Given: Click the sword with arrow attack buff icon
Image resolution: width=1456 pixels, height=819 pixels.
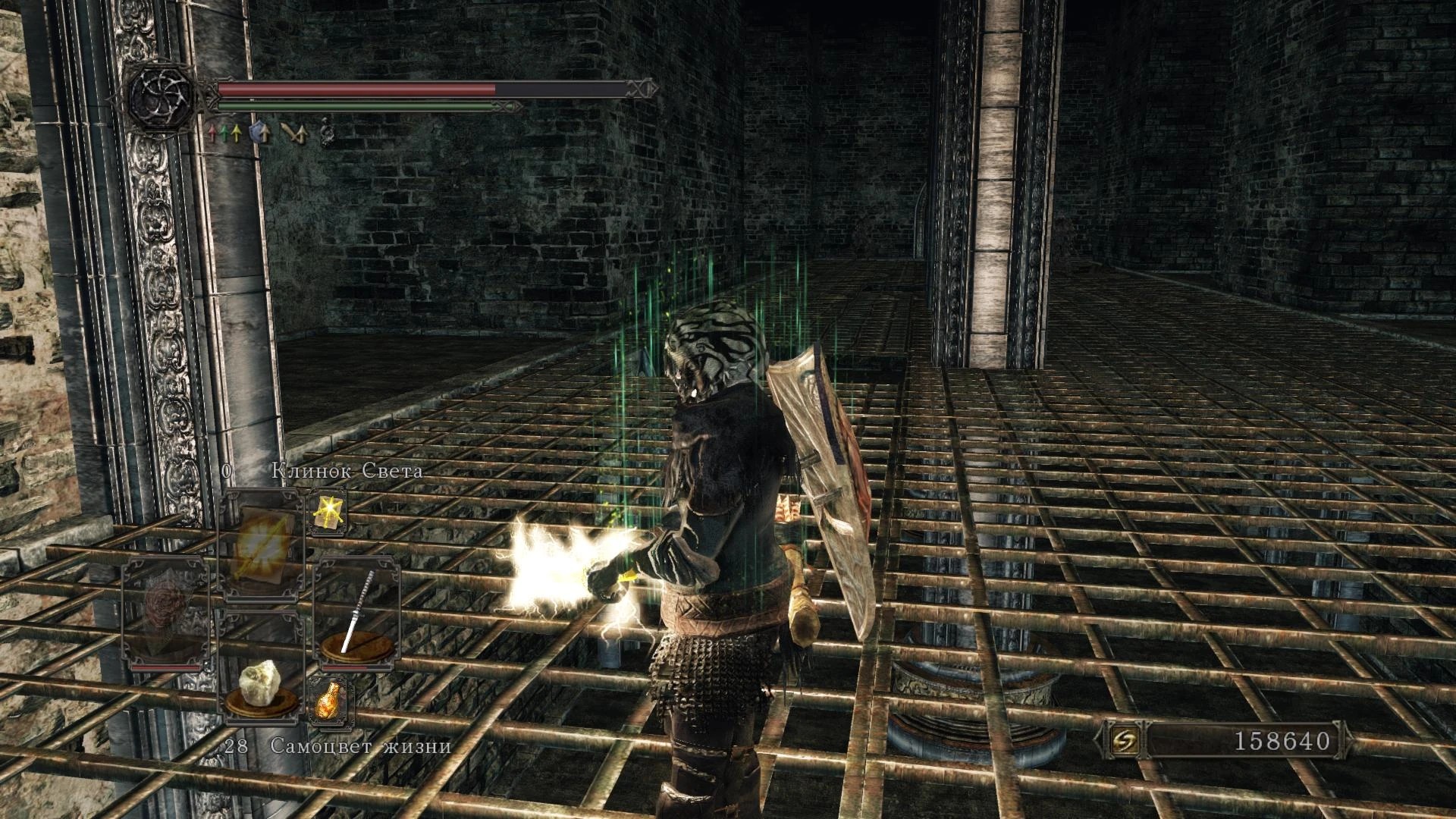Looking at the screenshot, I should [293, 133].
